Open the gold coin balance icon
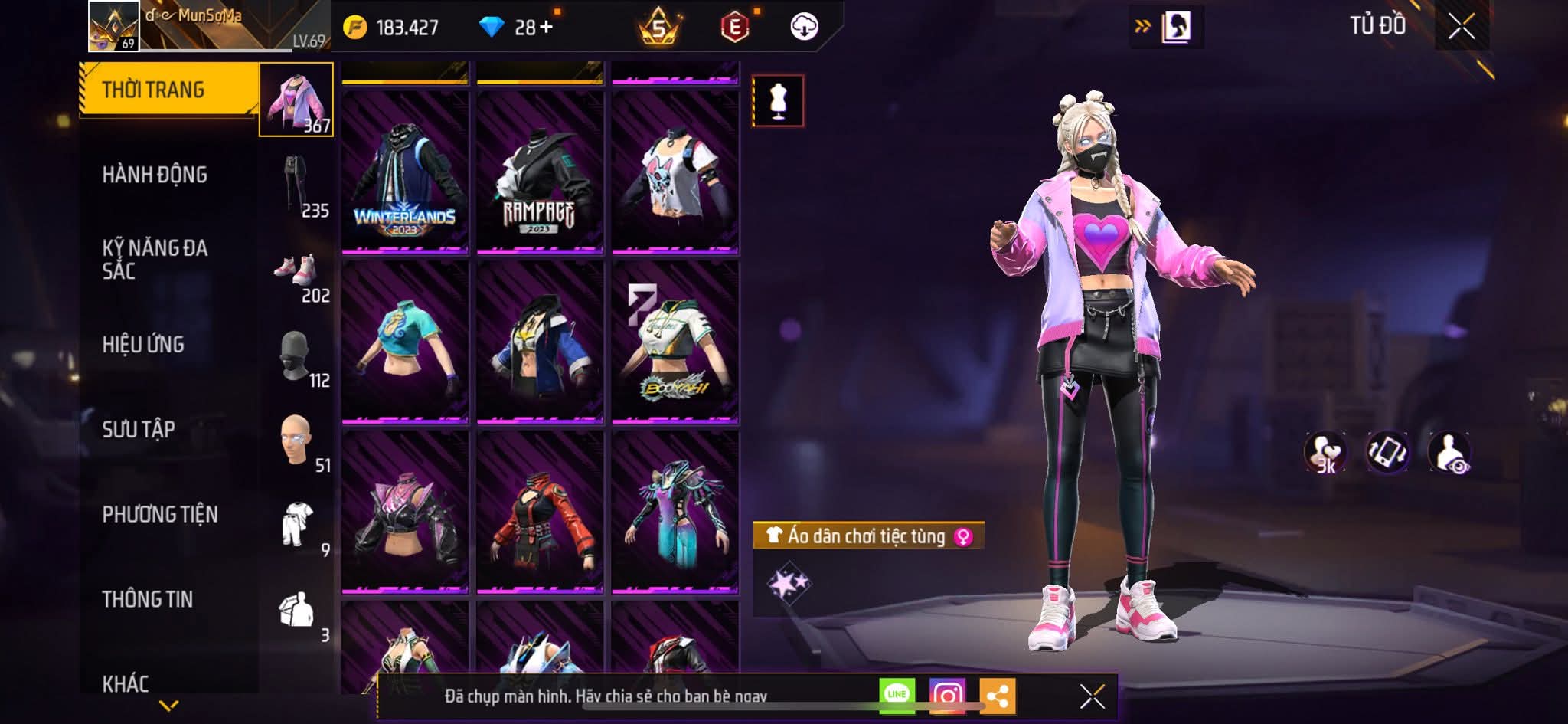 click(x=354, y=25)
